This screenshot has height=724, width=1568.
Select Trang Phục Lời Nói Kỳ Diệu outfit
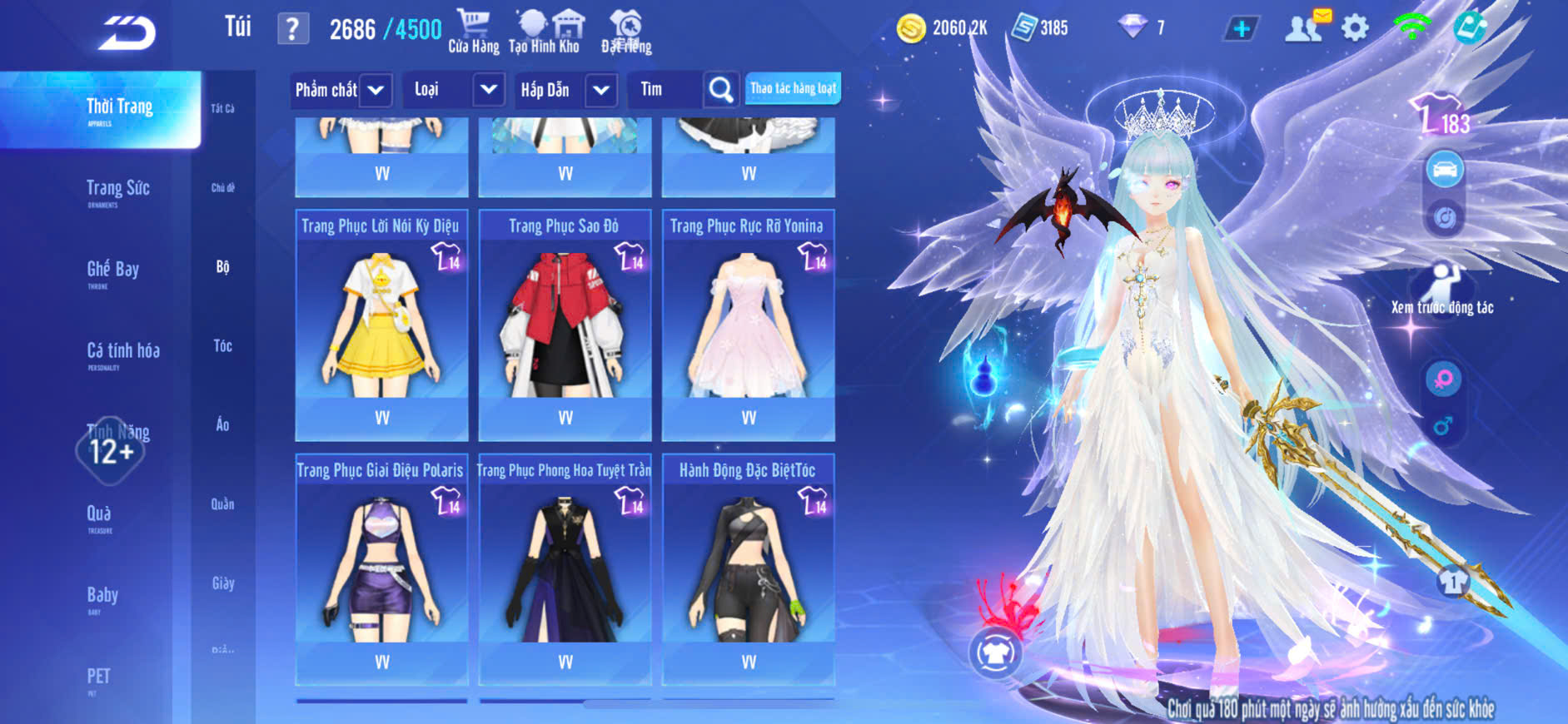pyautogui.click(x=381, y=325)
